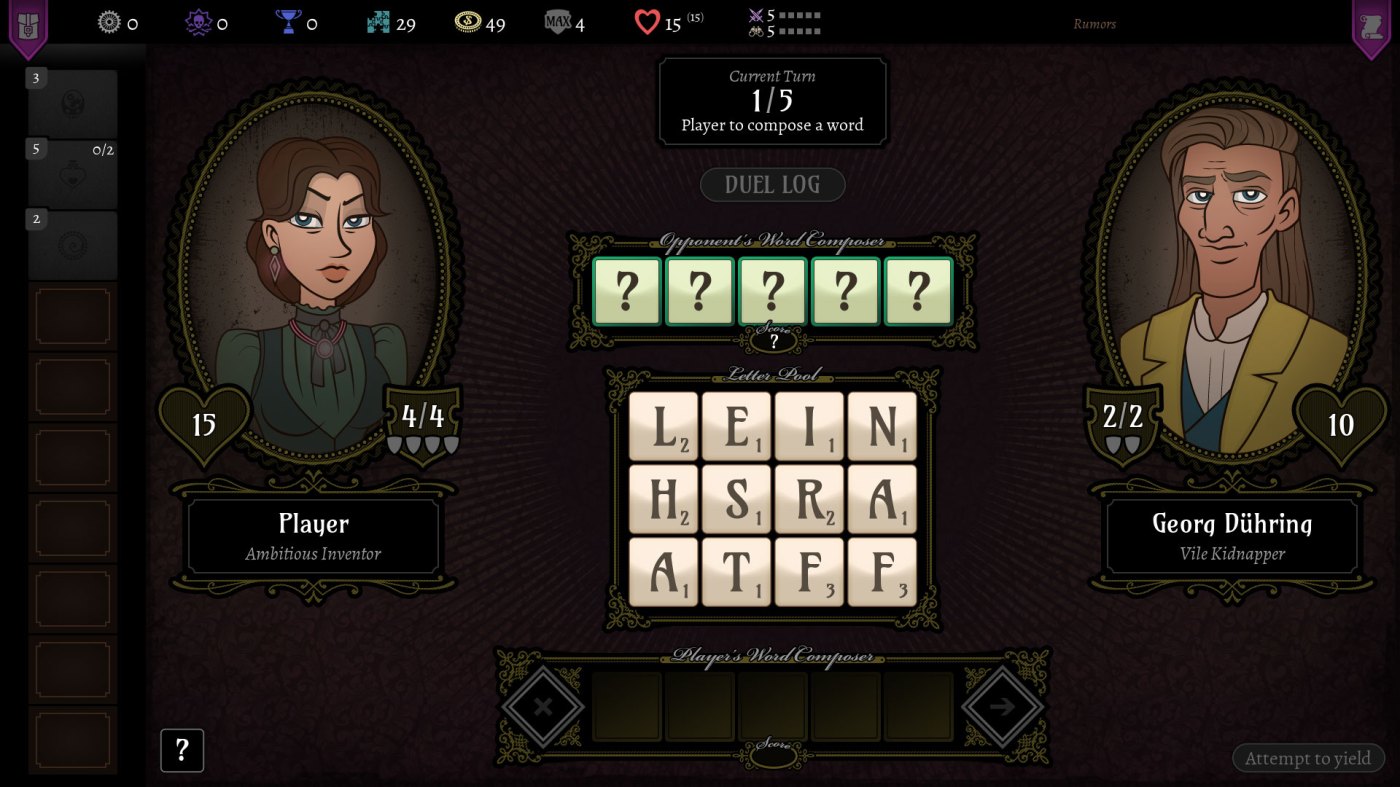Choose the letter S tile

coord(736,499)
